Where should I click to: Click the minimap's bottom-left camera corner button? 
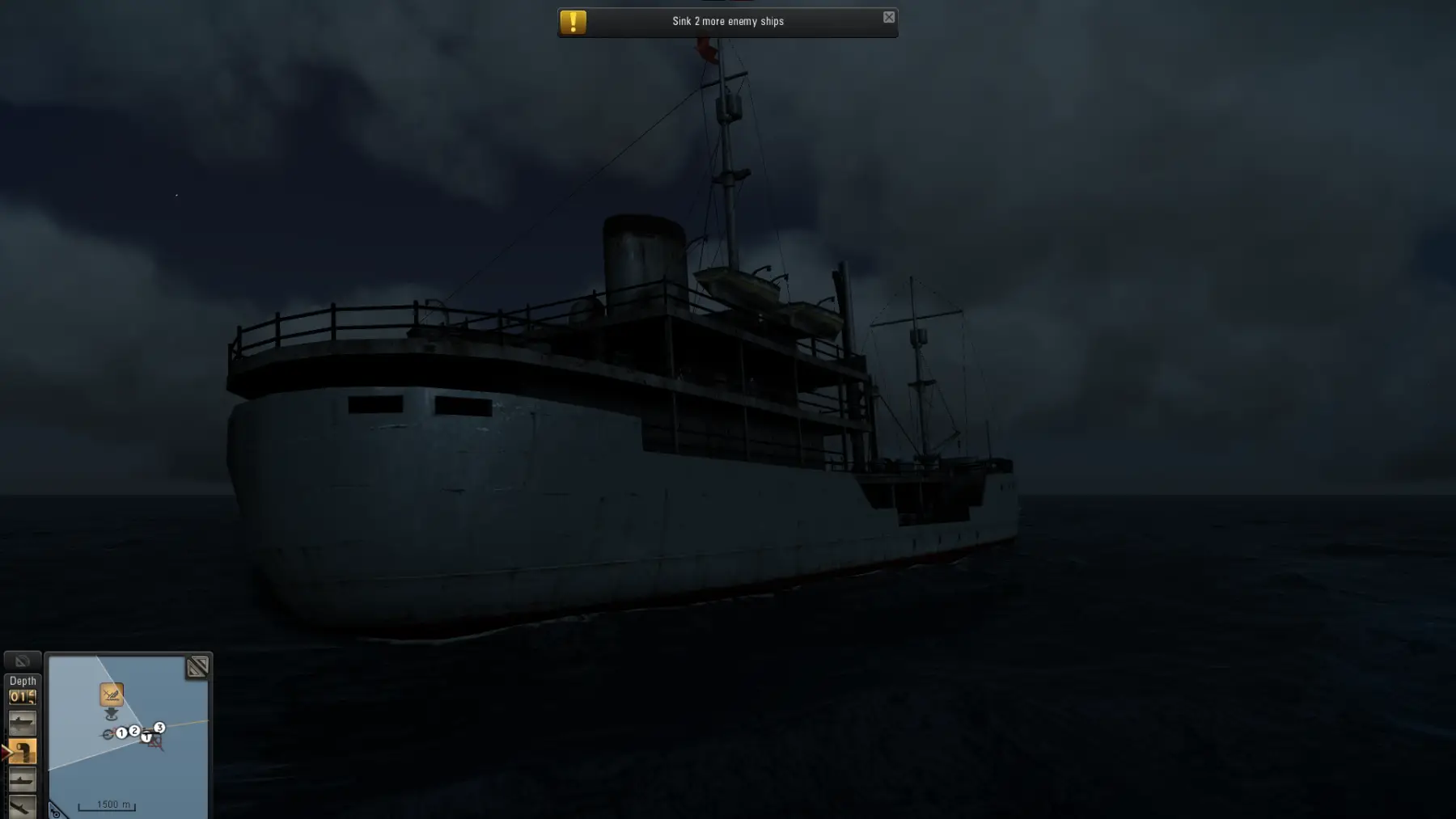55,810
